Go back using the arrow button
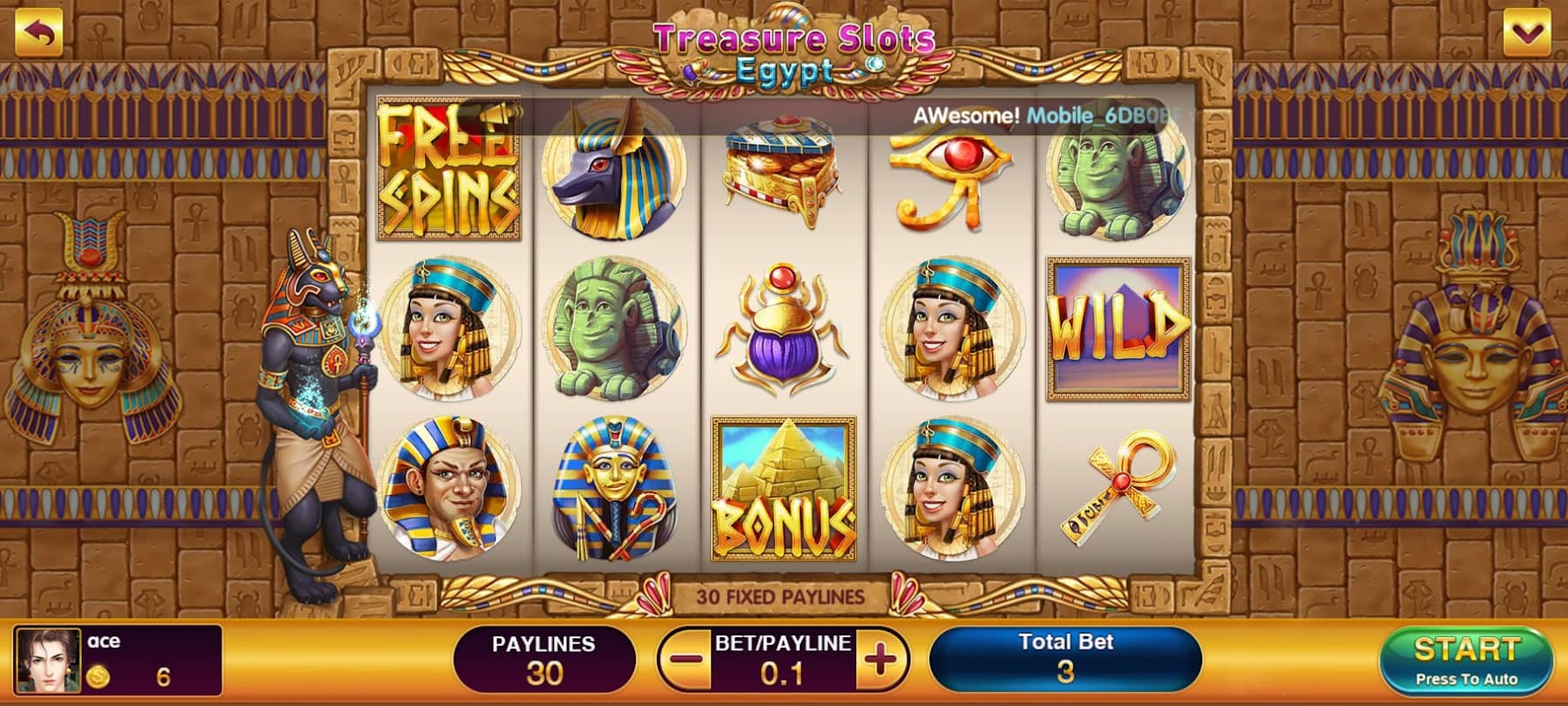The width and height of the screenshot is (1568, 706). tap(39, 33)
